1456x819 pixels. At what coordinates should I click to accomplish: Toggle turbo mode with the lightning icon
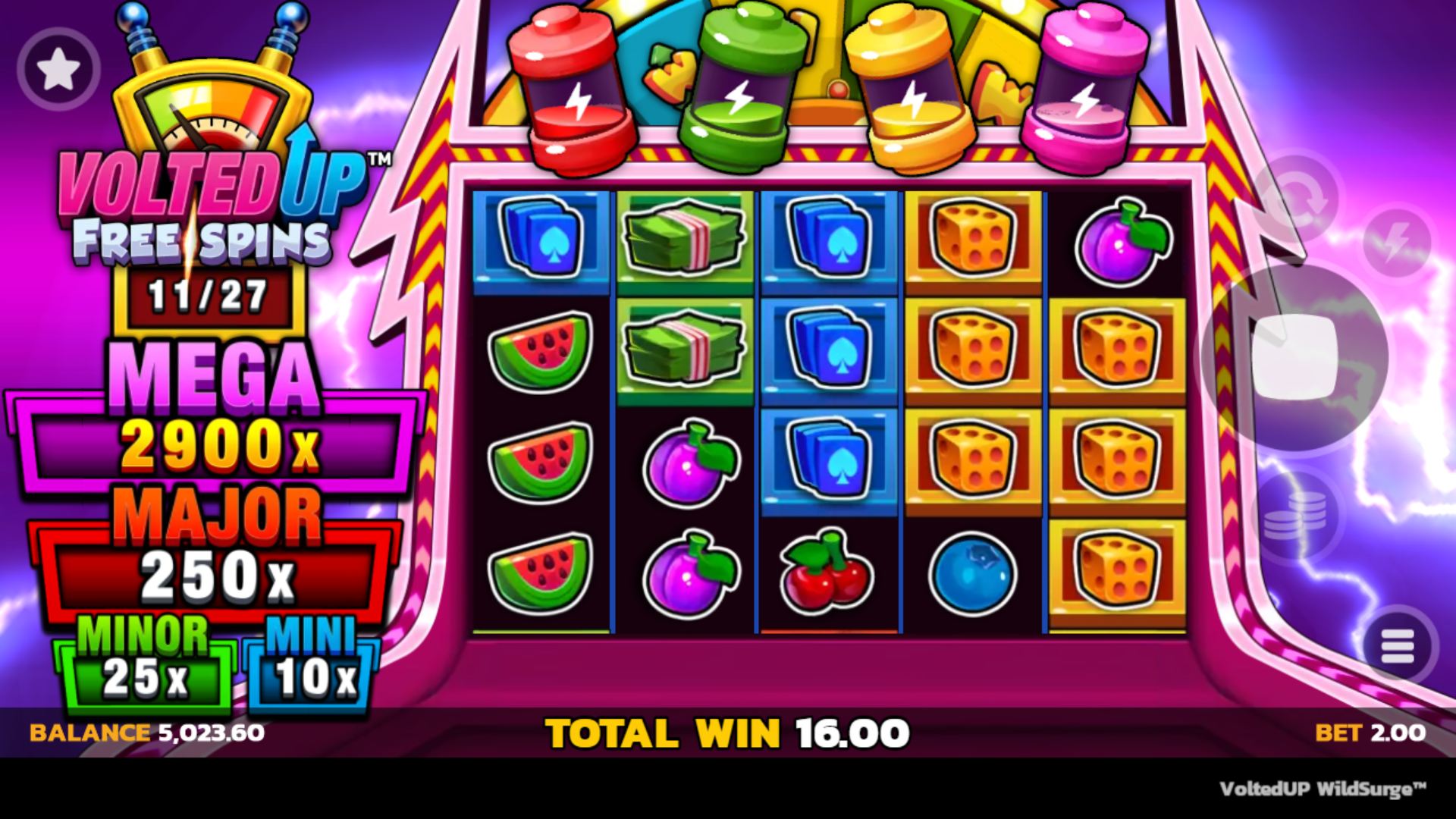tap(1398, 243)
